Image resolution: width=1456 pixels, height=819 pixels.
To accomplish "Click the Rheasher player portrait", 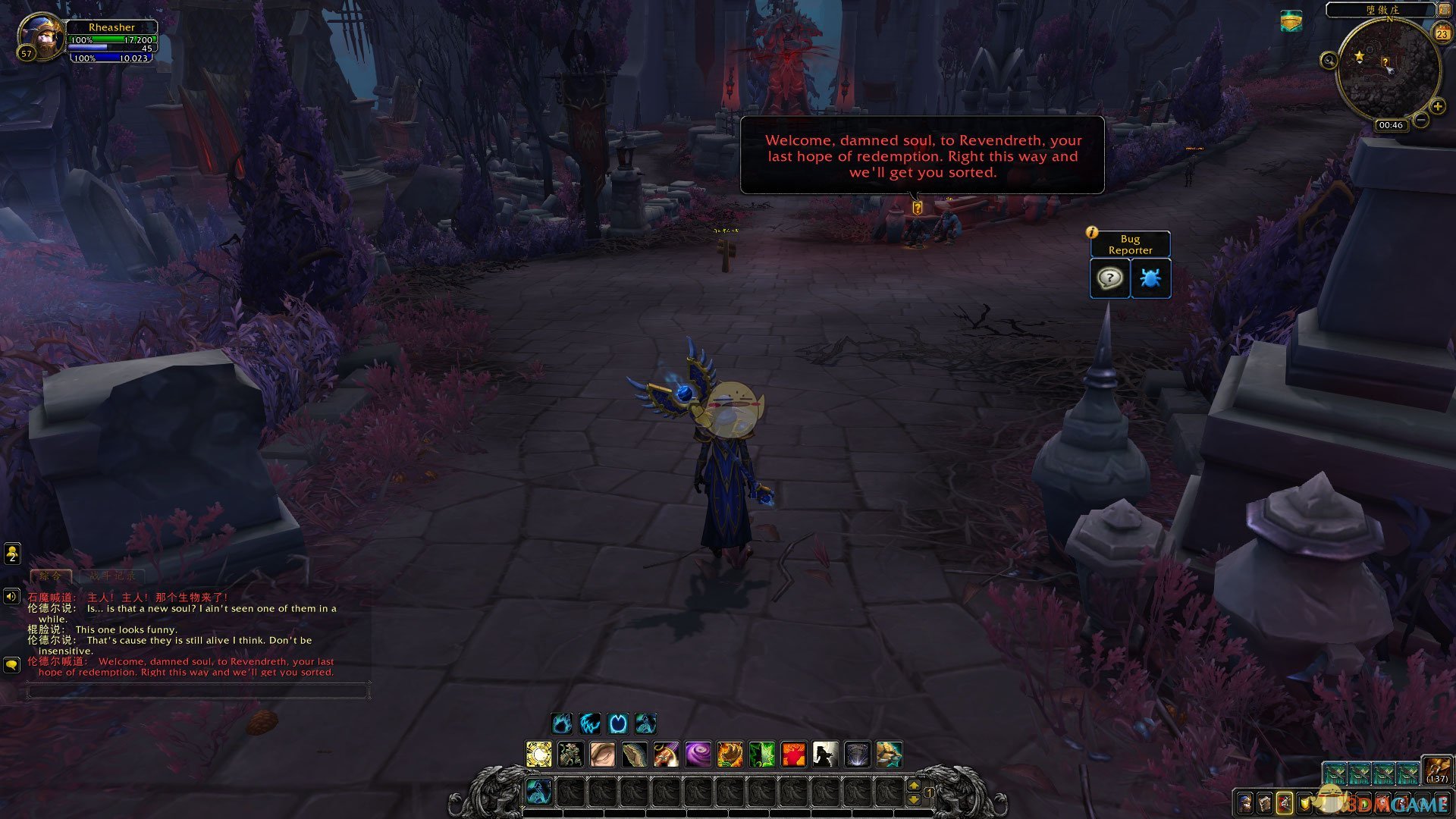I will point(40,36).
